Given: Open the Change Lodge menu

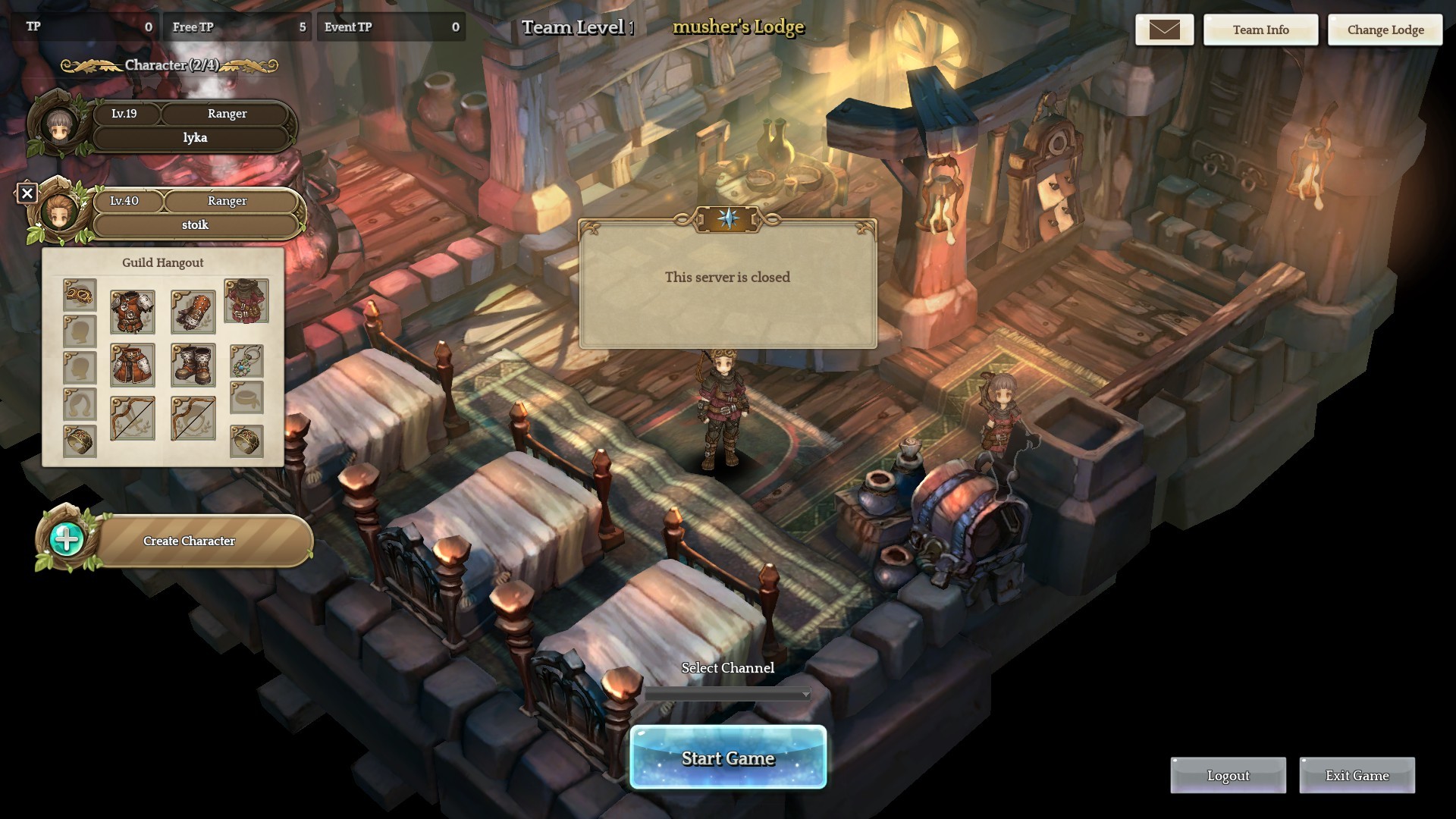Looking at the screenshot, I should (x=1385, y=30).
